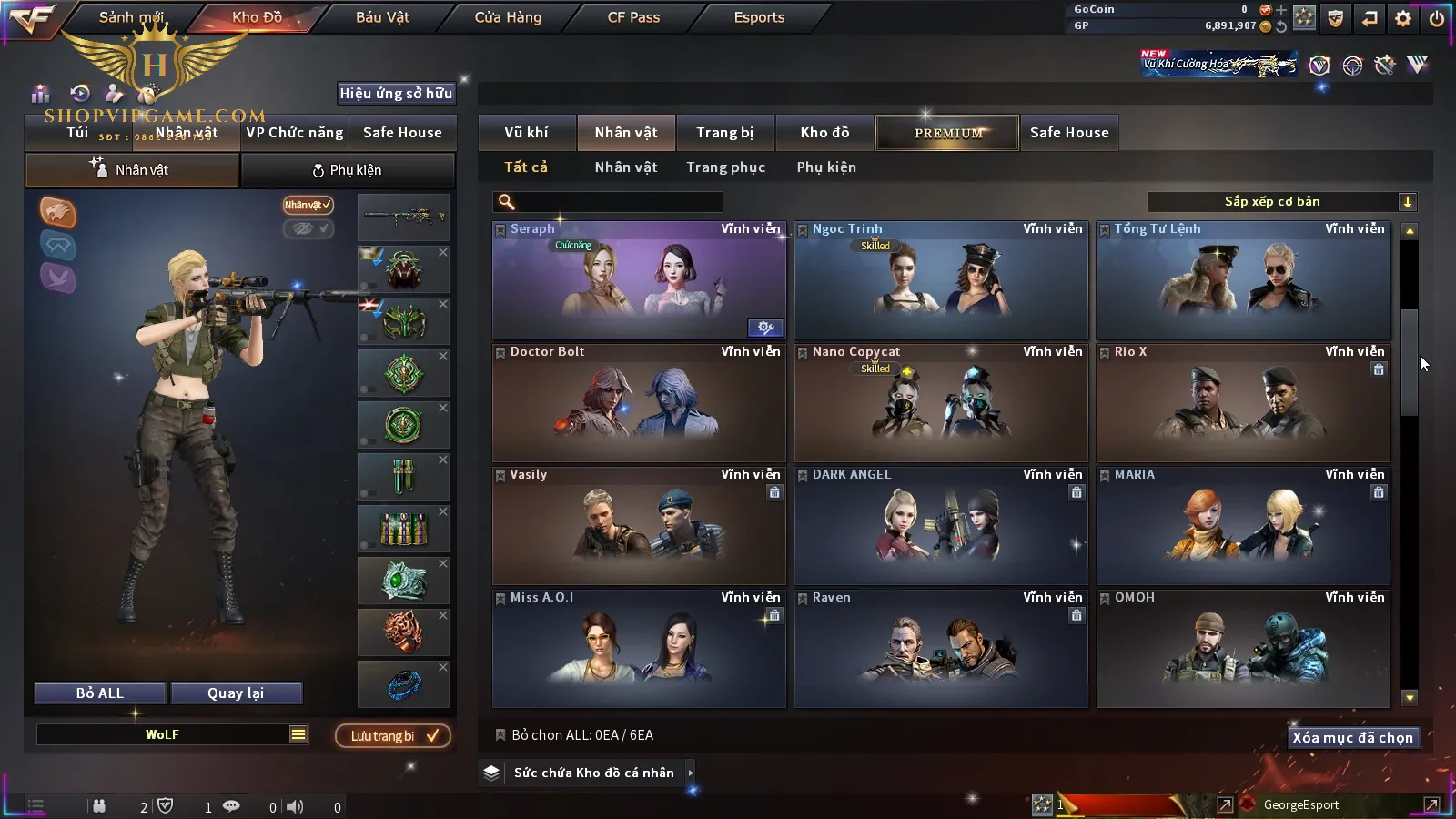1456x819 pixels.
Task: Switch to the Vũ khí tab
Action: (x=526, y=133)
